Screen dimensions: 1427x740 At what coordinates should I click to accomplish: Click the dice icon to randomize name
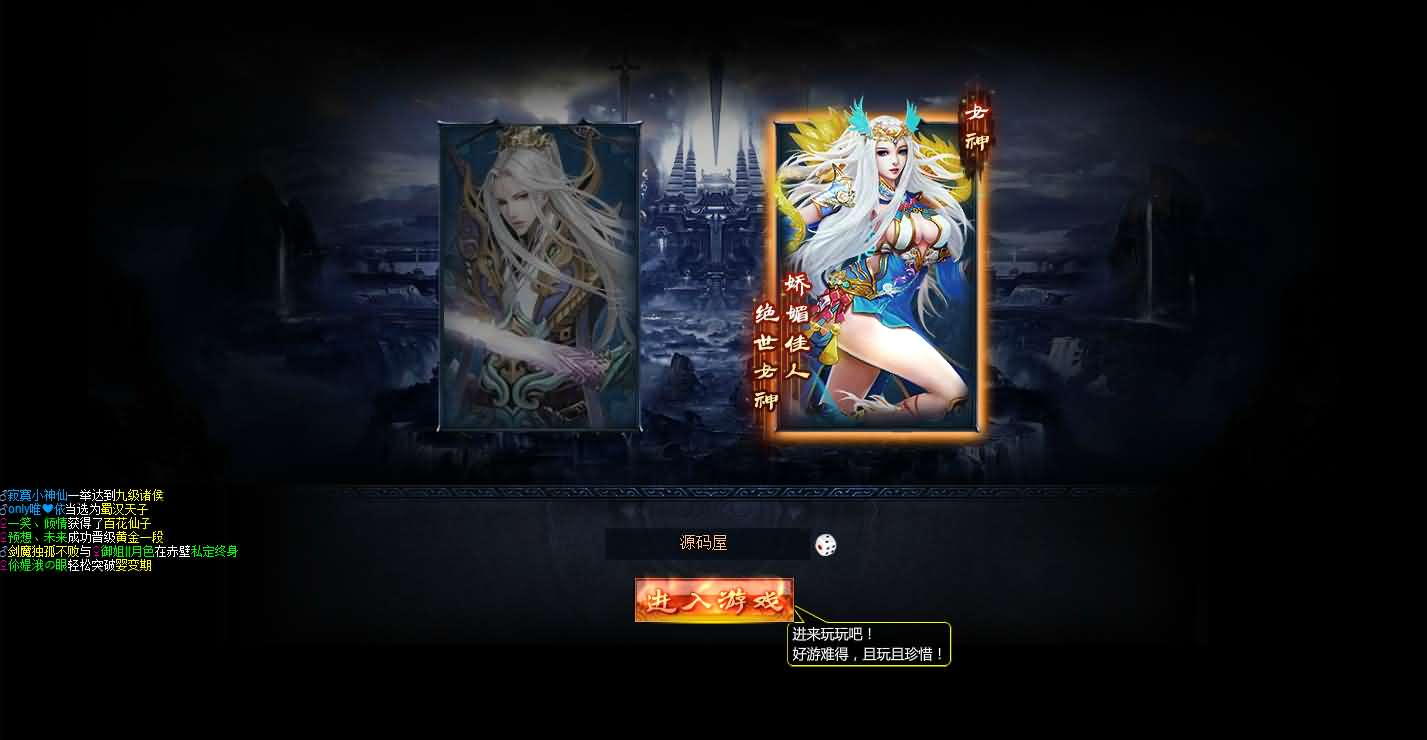pyautogui.click(x=824, y=545)
